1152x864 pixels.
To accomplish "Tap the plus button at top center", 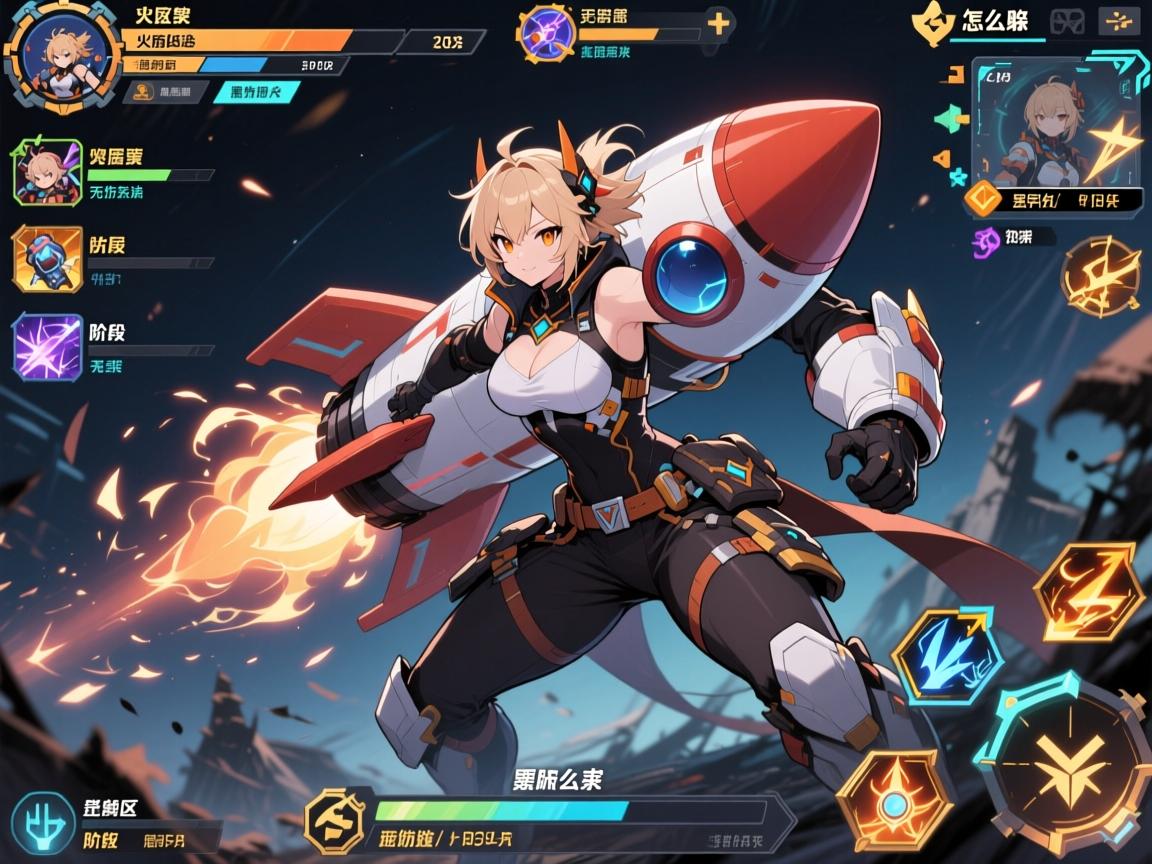I will 719,23.
